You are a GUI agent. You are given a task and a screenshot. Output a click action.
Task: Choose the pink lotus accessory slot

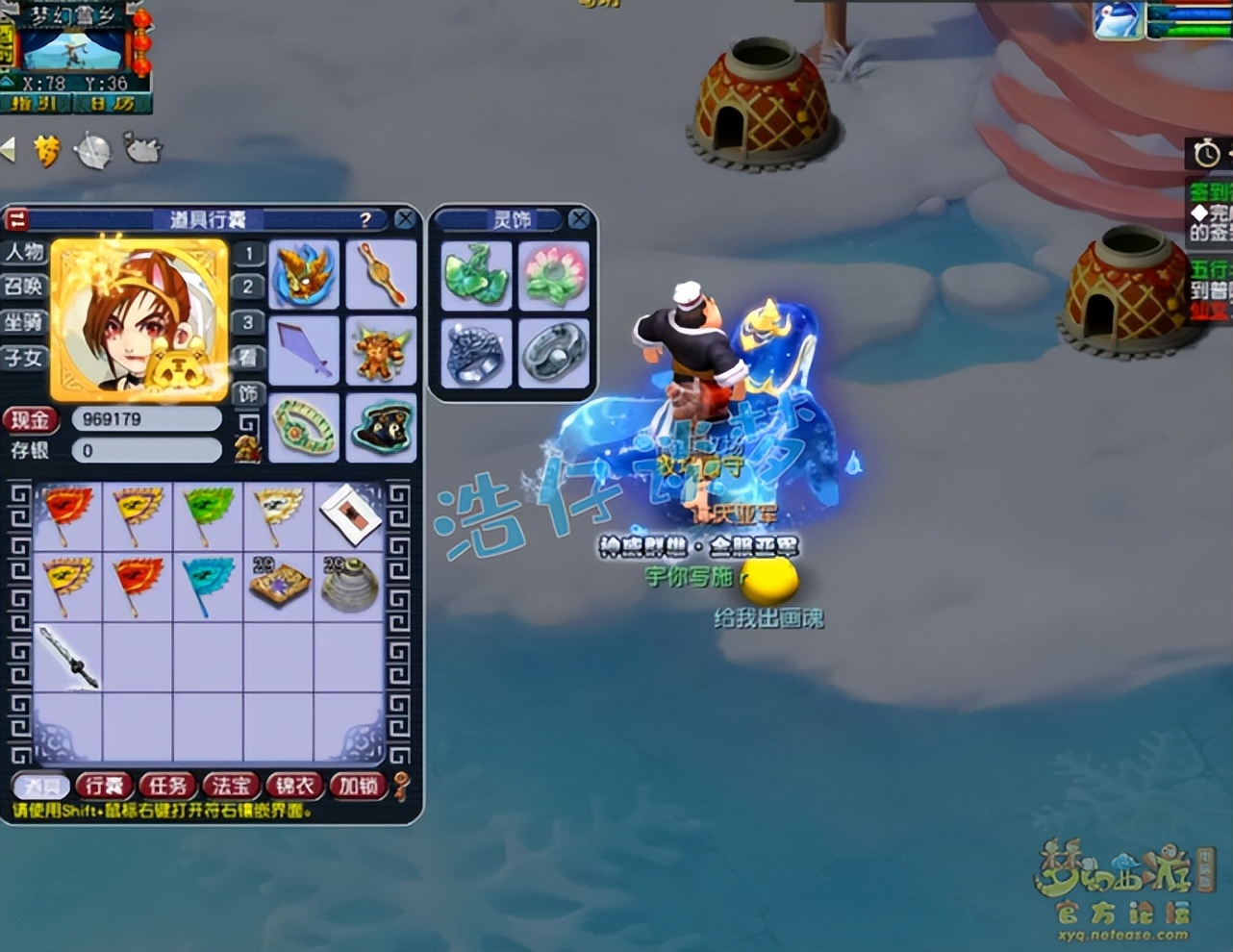coord(554,275)
